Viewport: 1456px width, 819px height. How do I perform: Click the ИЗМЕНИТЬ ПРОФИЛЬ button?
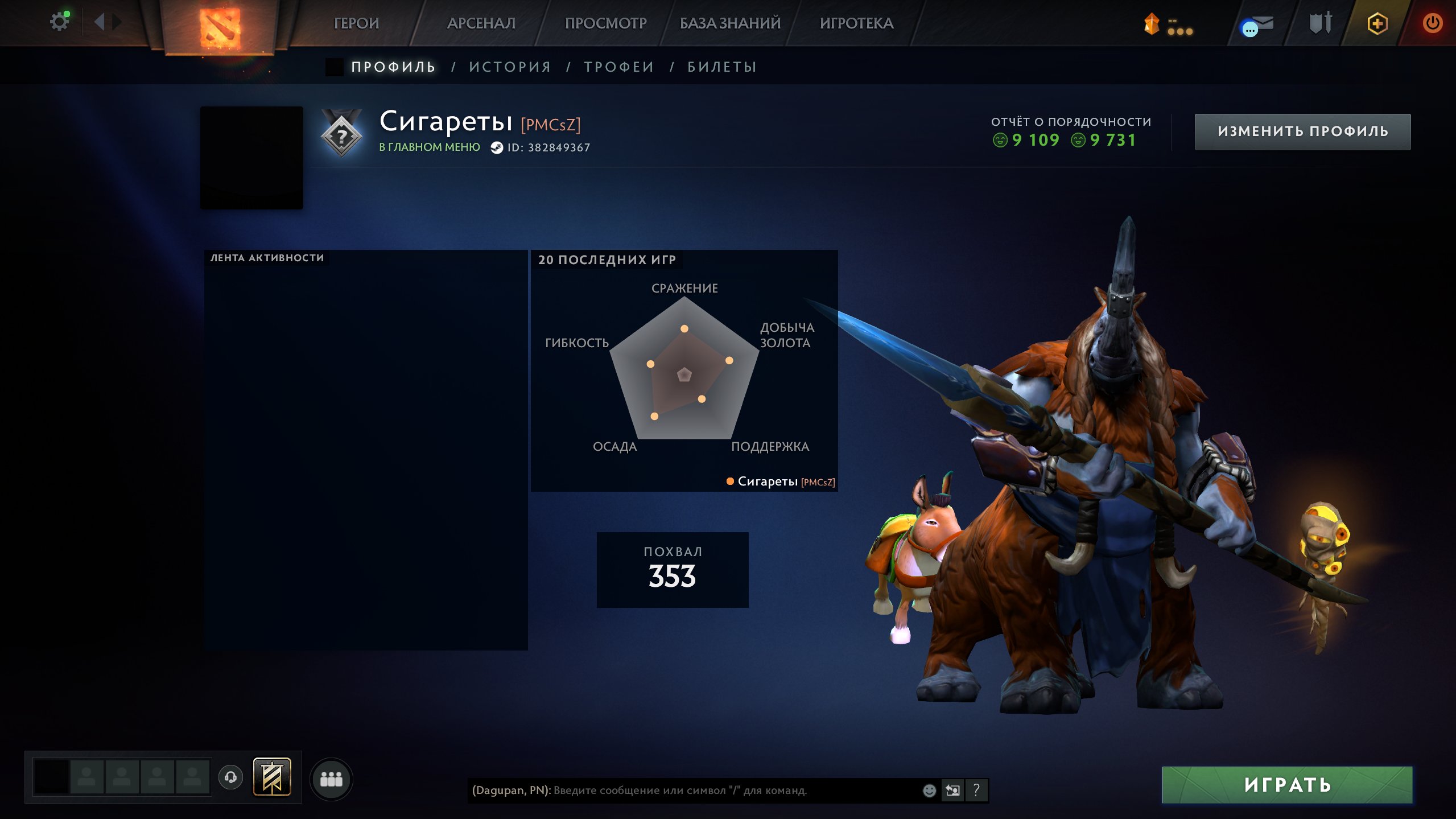1303,131
